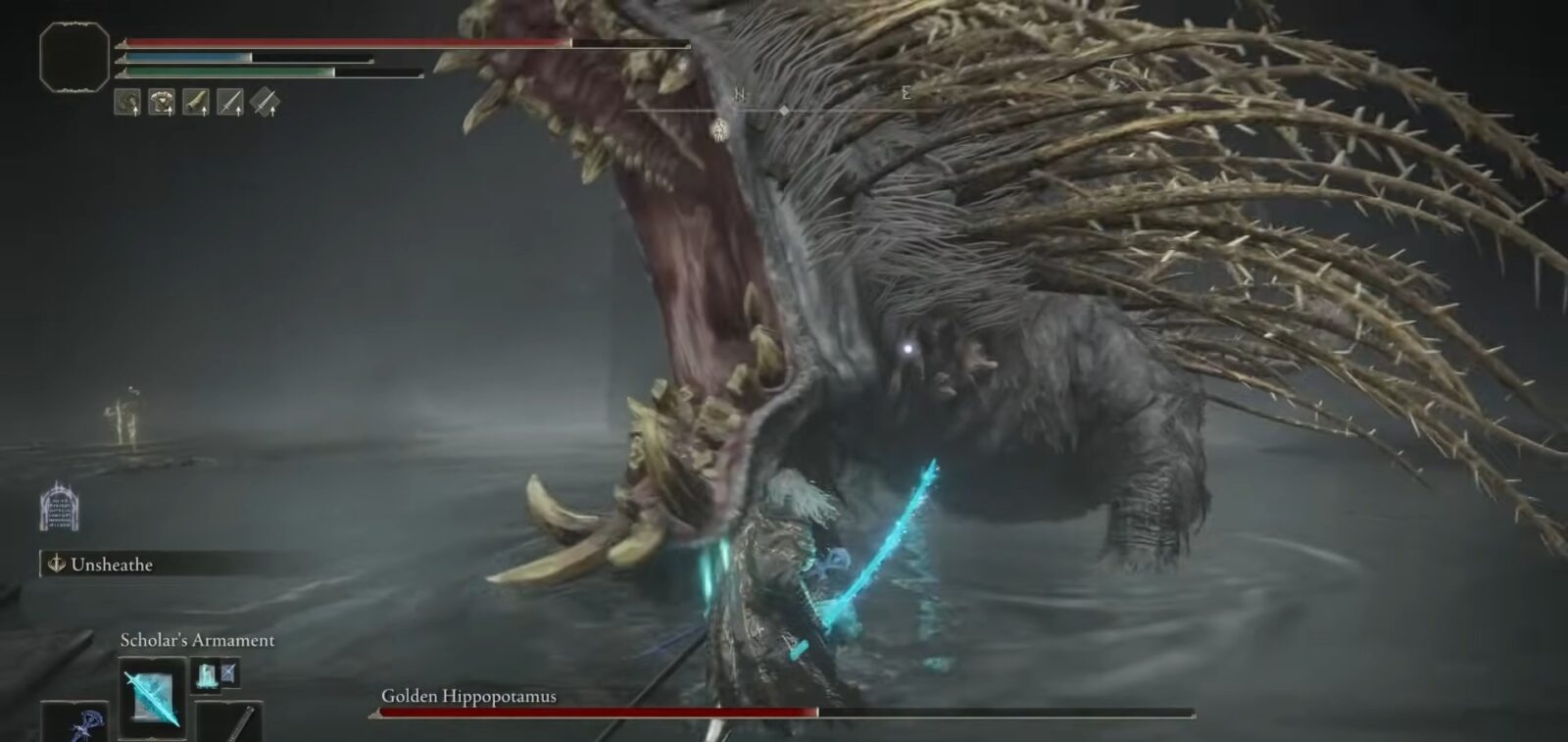The width and height of the screenshot is (1568, 742).
Task: Click the chest armor buff icon
Action: (162, 102)
